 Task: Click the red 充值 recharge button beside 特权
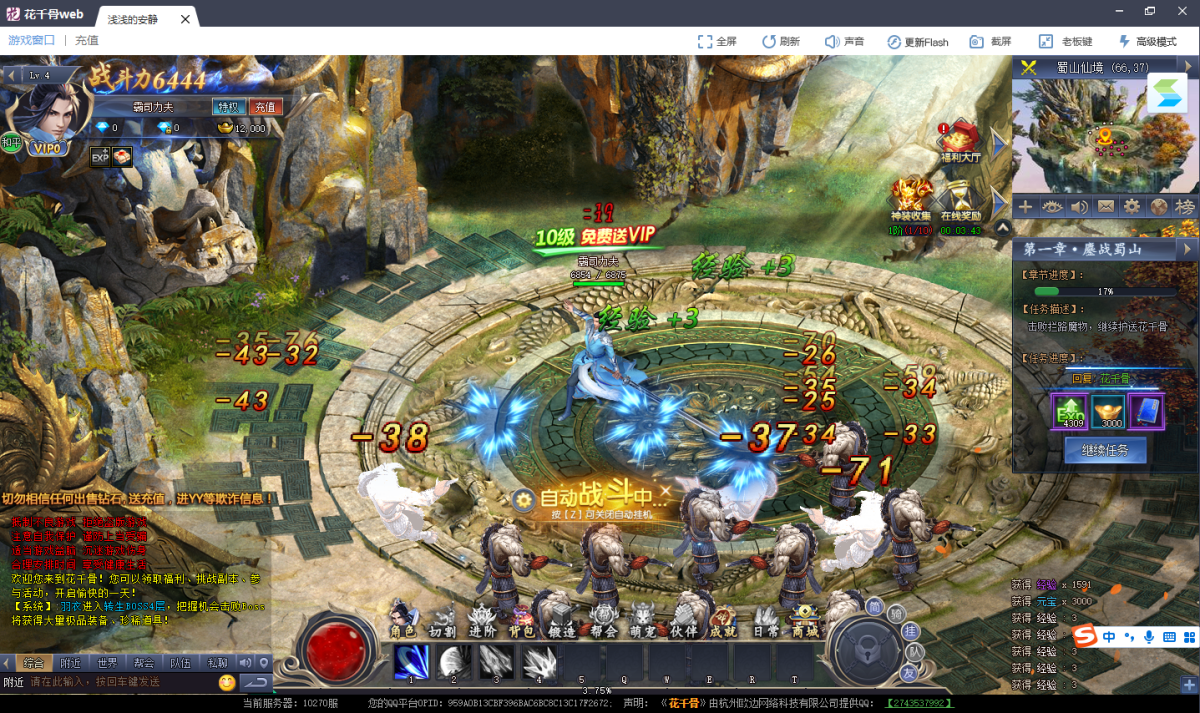point(264,107)
